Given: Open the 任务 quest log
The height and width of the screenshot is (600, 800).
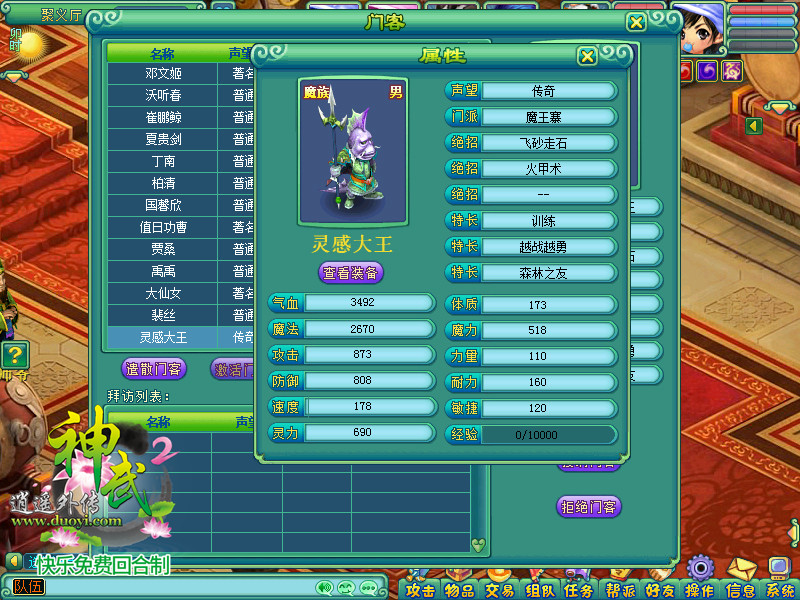Looking at the screenshot, I should click(579, 590).
